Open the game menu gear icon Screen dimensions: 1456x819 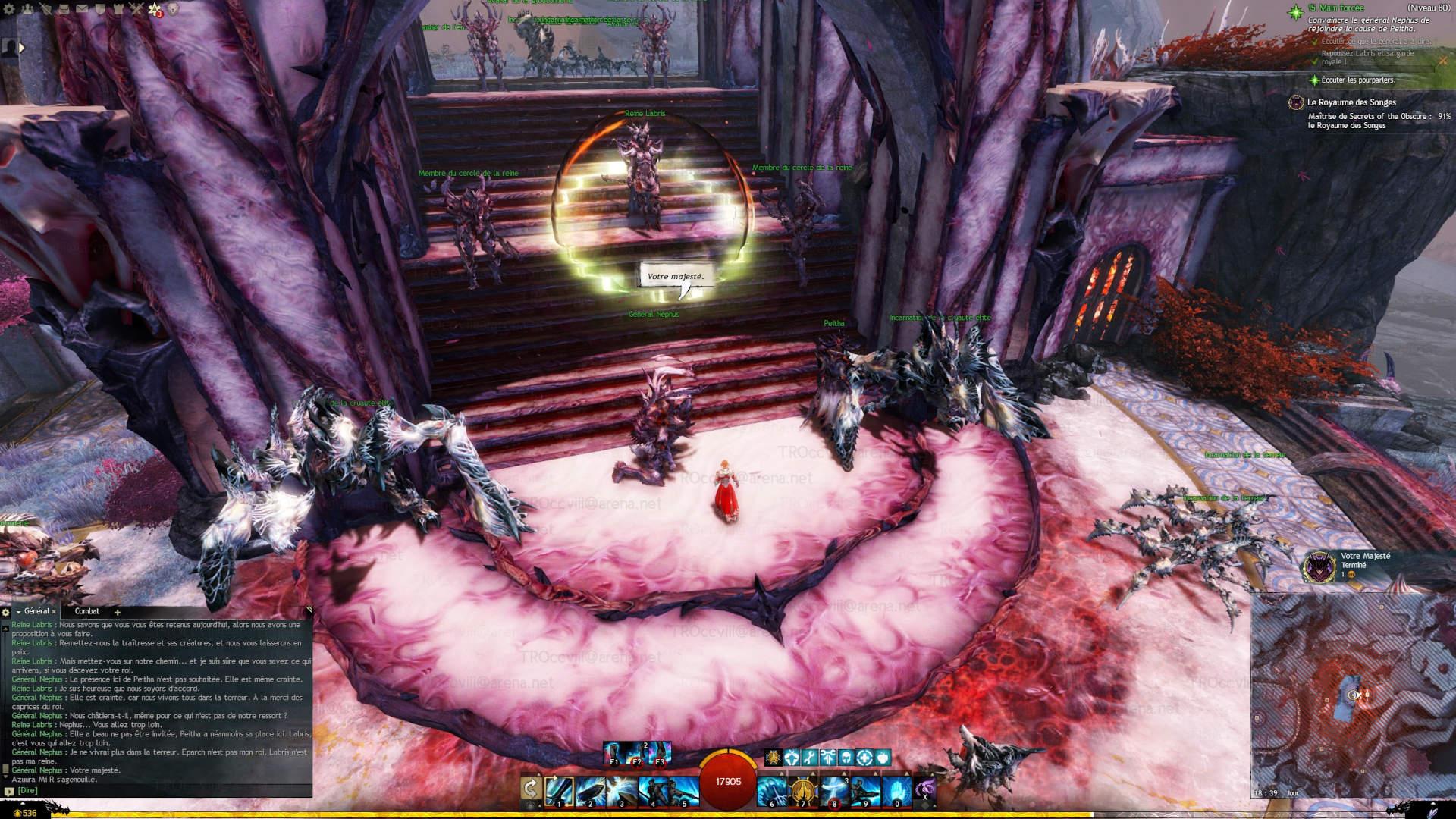pyautogui.click(x=10, y=9)
